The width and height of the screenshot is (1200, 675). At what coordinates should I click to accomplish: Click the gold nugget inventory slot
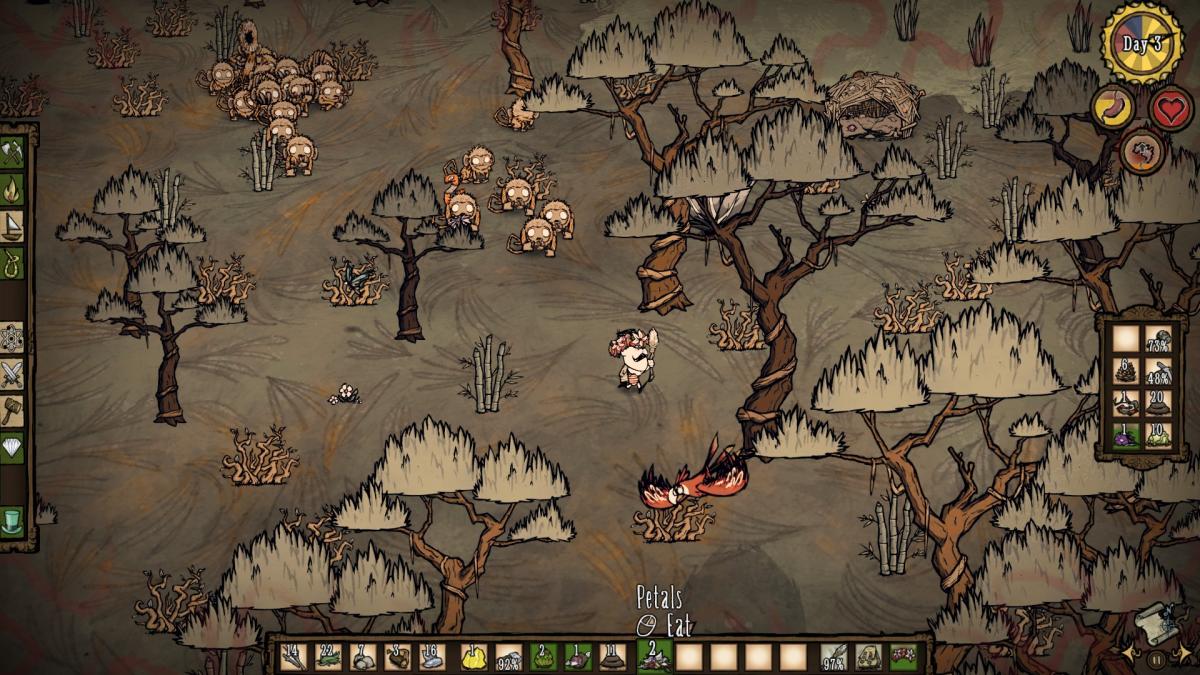tap(475, 656)
